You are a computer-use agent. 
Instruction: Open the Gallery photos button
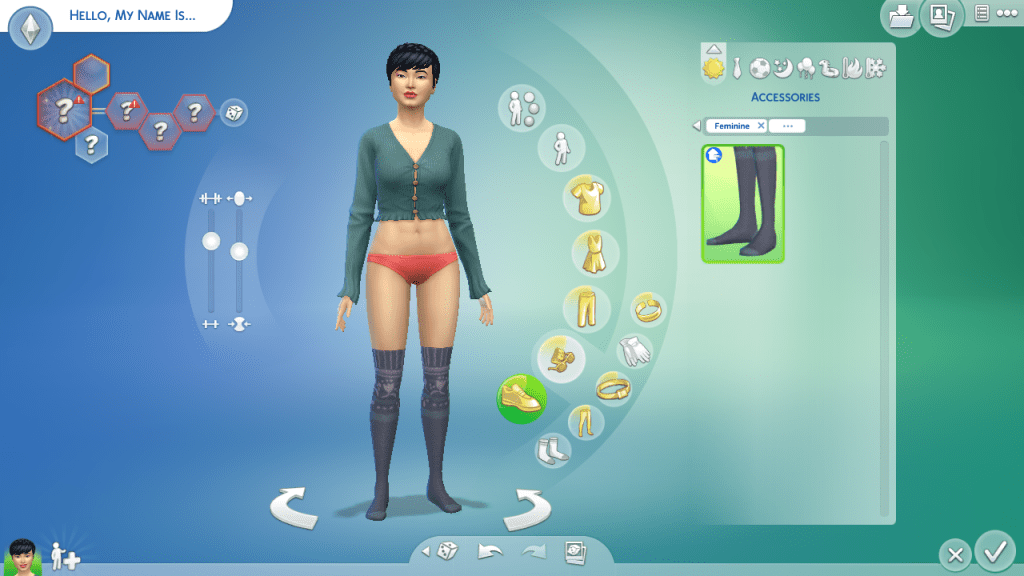pyautogui.click(x=940, y=16)
